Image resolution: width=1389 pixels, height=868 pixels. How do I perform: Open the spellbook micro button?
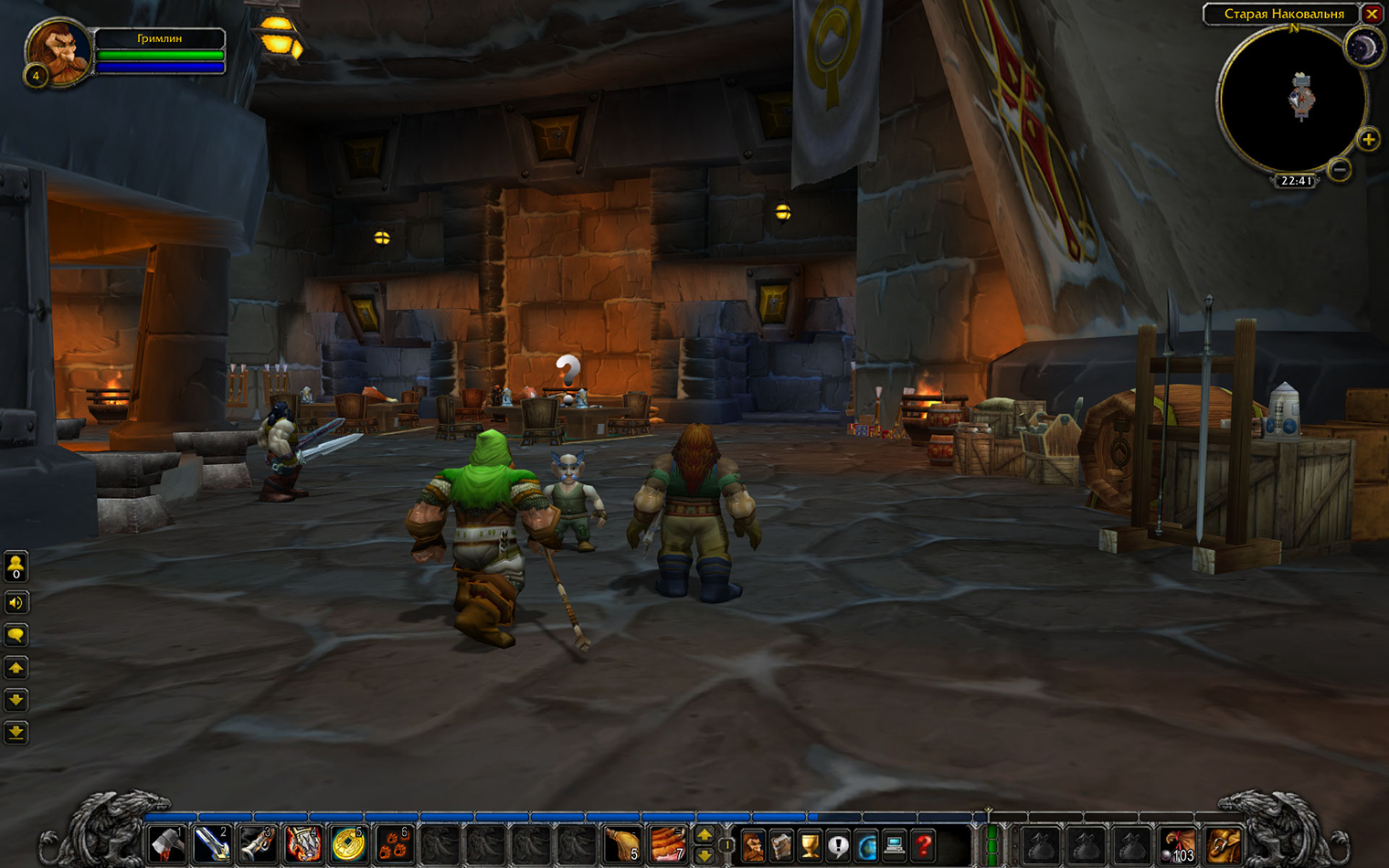781,846
